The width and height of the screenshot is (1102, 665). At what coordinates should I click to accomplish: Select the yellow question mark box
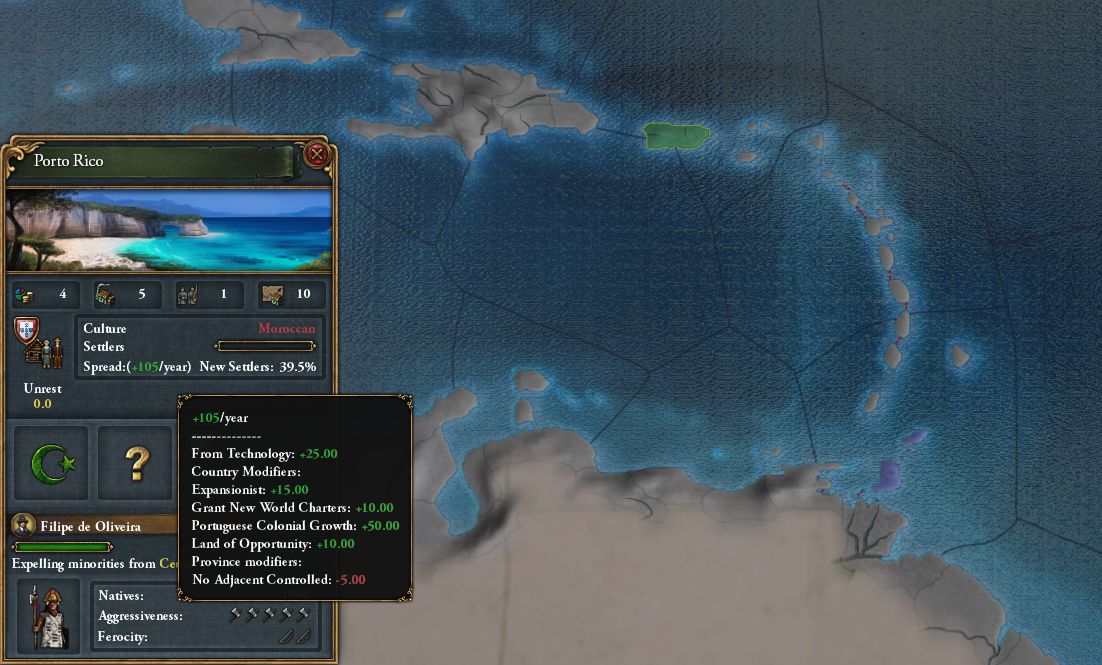click(136, 463)
